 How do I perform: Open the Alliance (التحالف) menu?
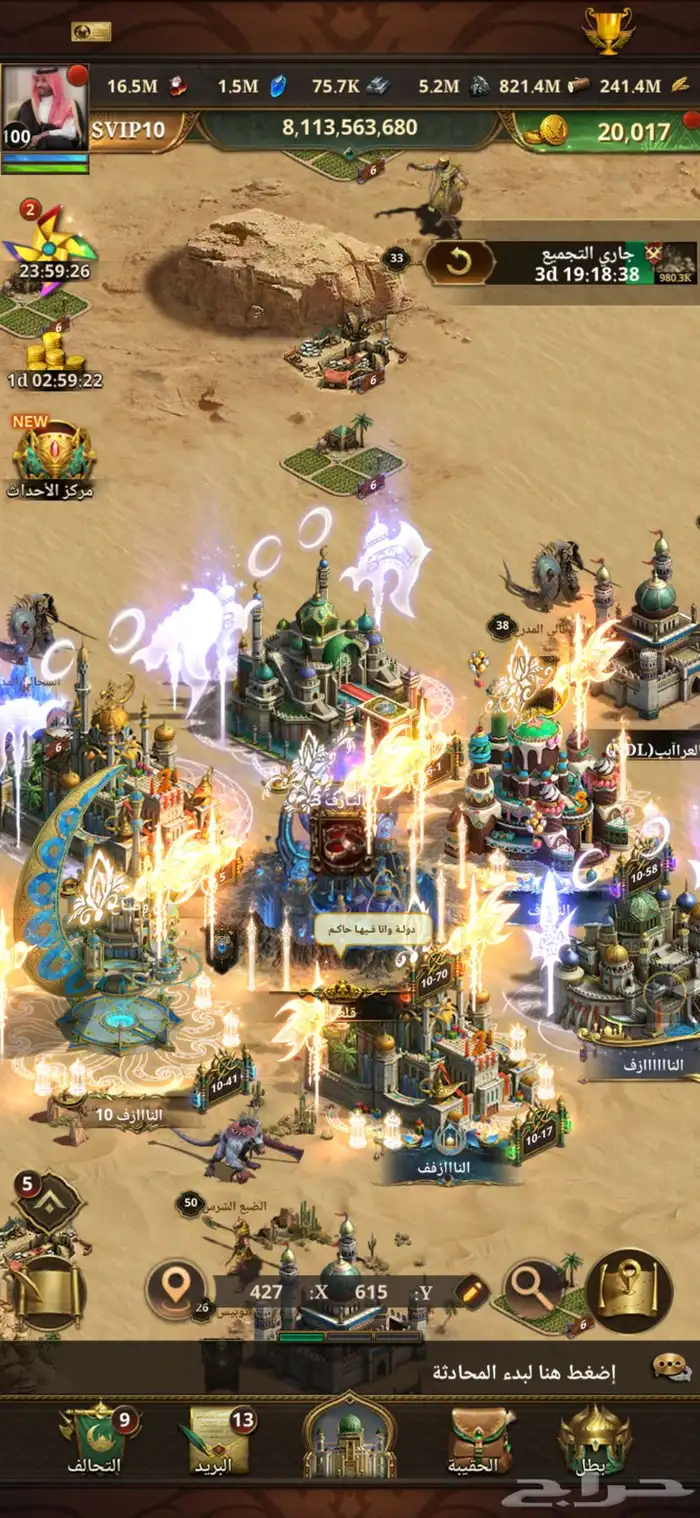click(x=96, y=1442)
